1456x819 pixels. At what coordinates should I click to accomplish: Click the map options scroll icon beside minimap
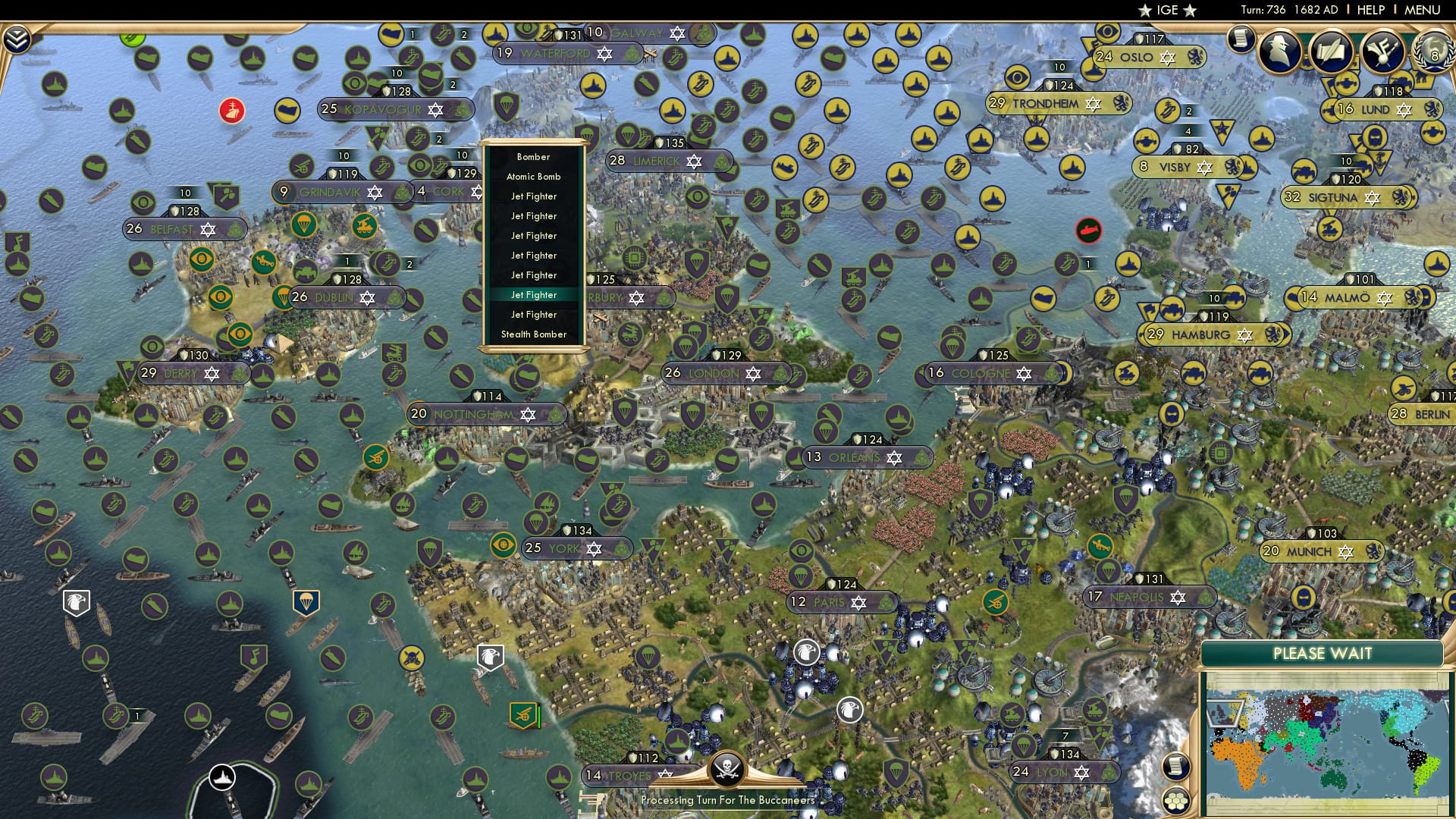click(x=1175, y=767)
